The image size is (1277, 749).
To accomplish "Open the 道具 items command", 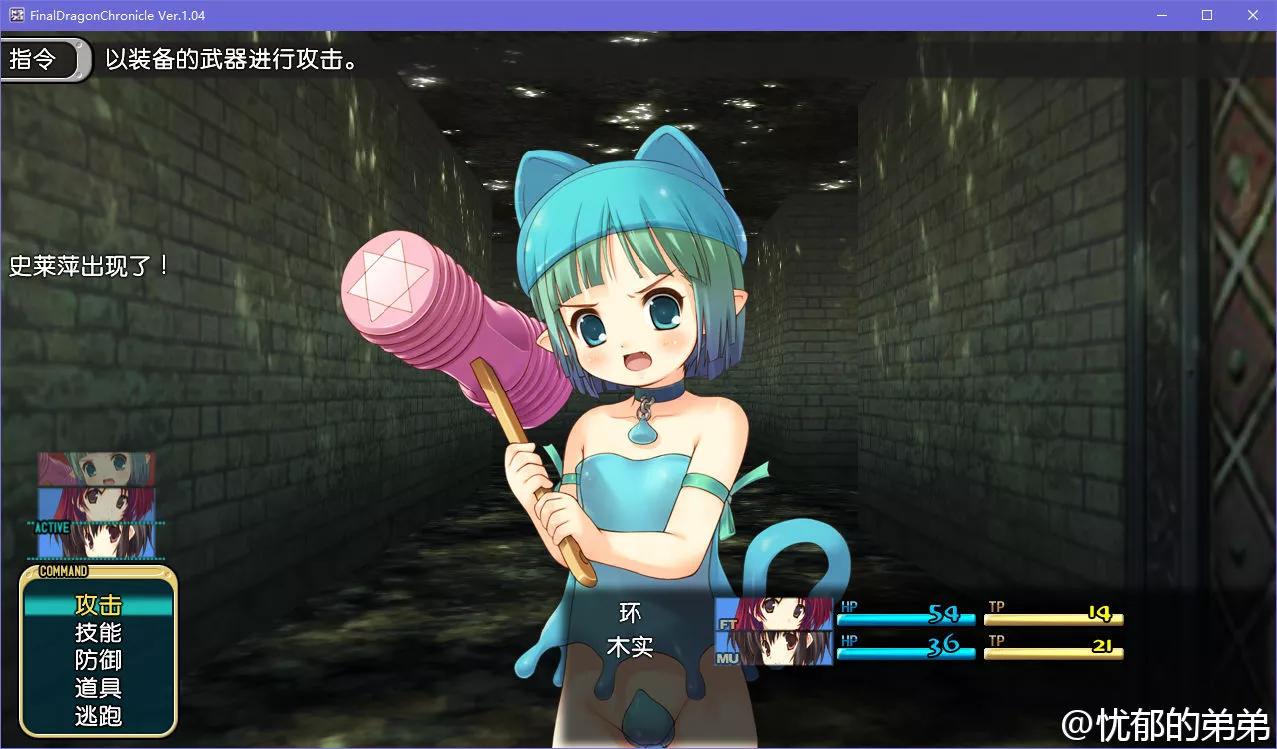I will [98, 689].
